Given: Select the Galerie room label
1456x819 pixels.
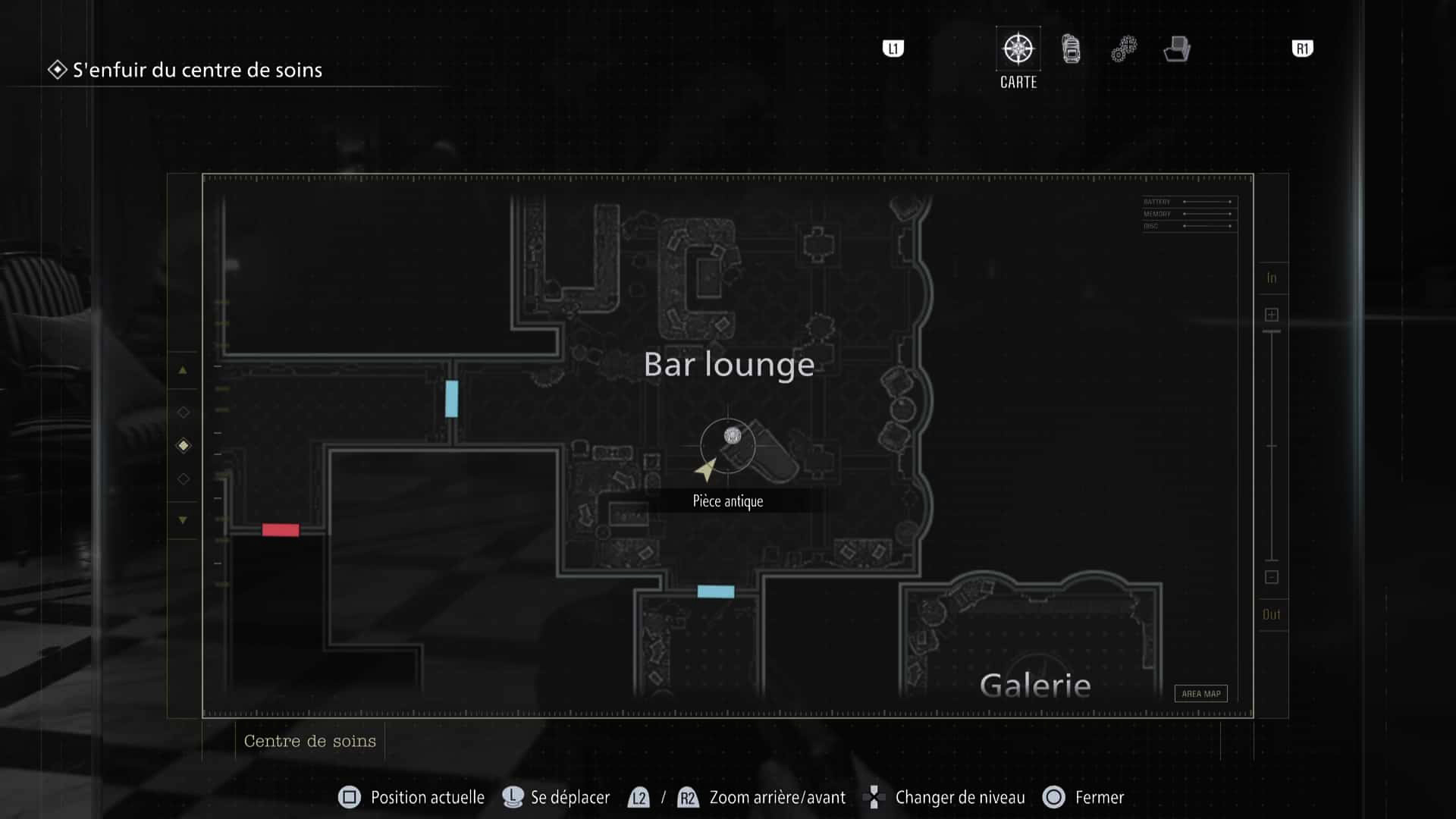Looking at the screenshot, I should [1035, 686].
